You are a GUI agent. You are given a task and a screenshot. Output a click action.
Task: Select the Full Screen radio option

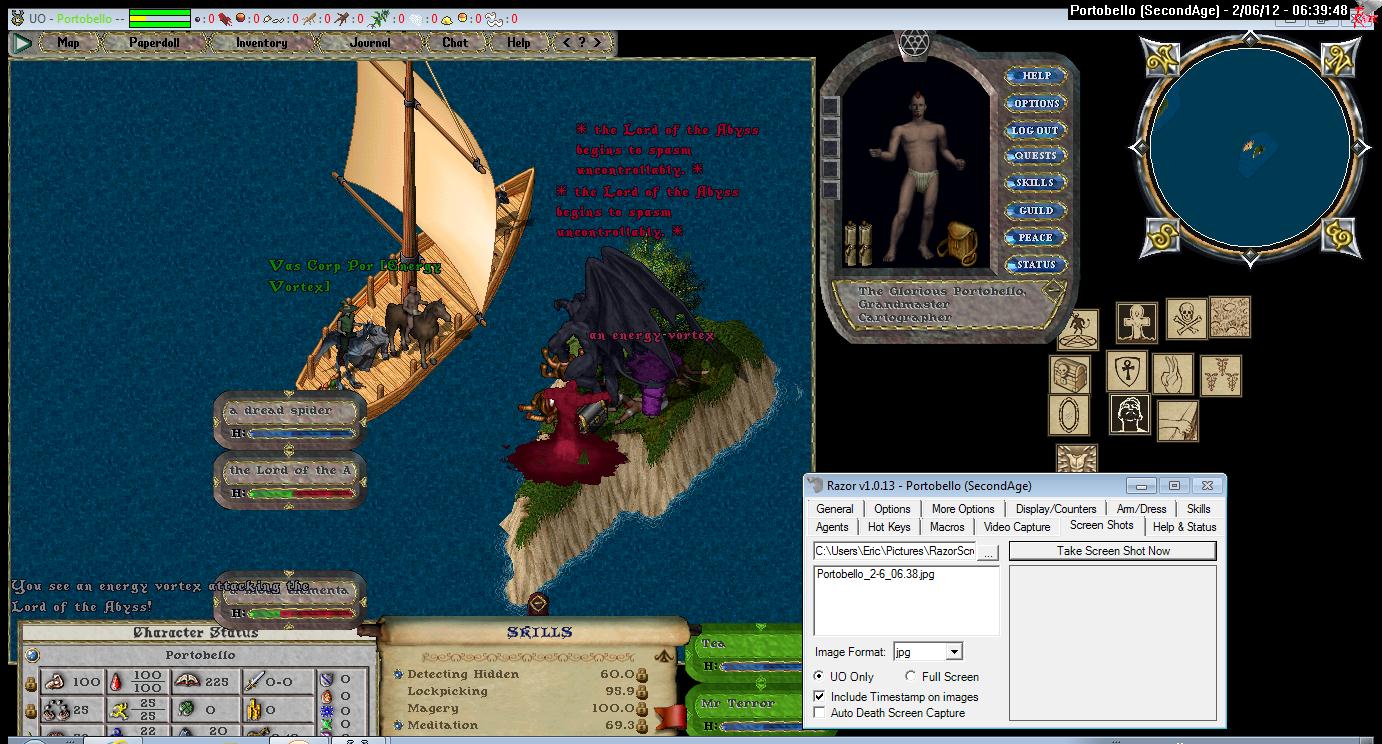coord(910,677)
